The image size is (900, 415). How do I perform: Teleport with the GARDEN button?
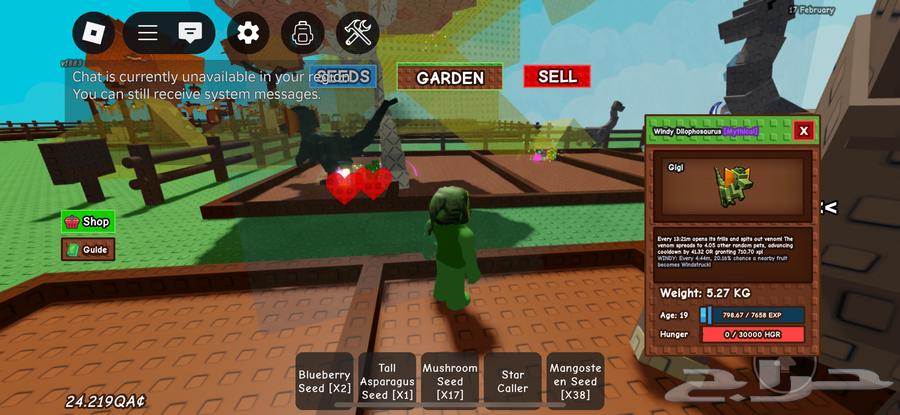(x=450, y=77)
